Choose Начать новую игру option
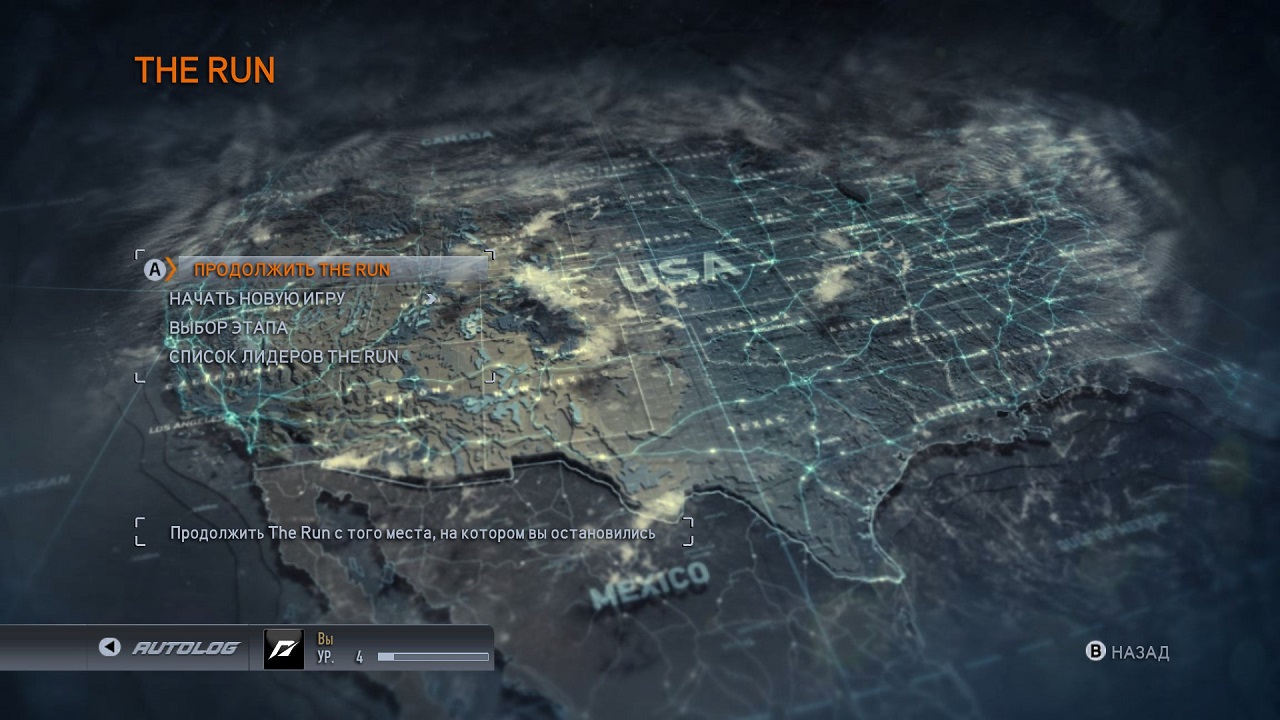The width and height of the screenshot is (1280, 720). click(x=257, y=298)
